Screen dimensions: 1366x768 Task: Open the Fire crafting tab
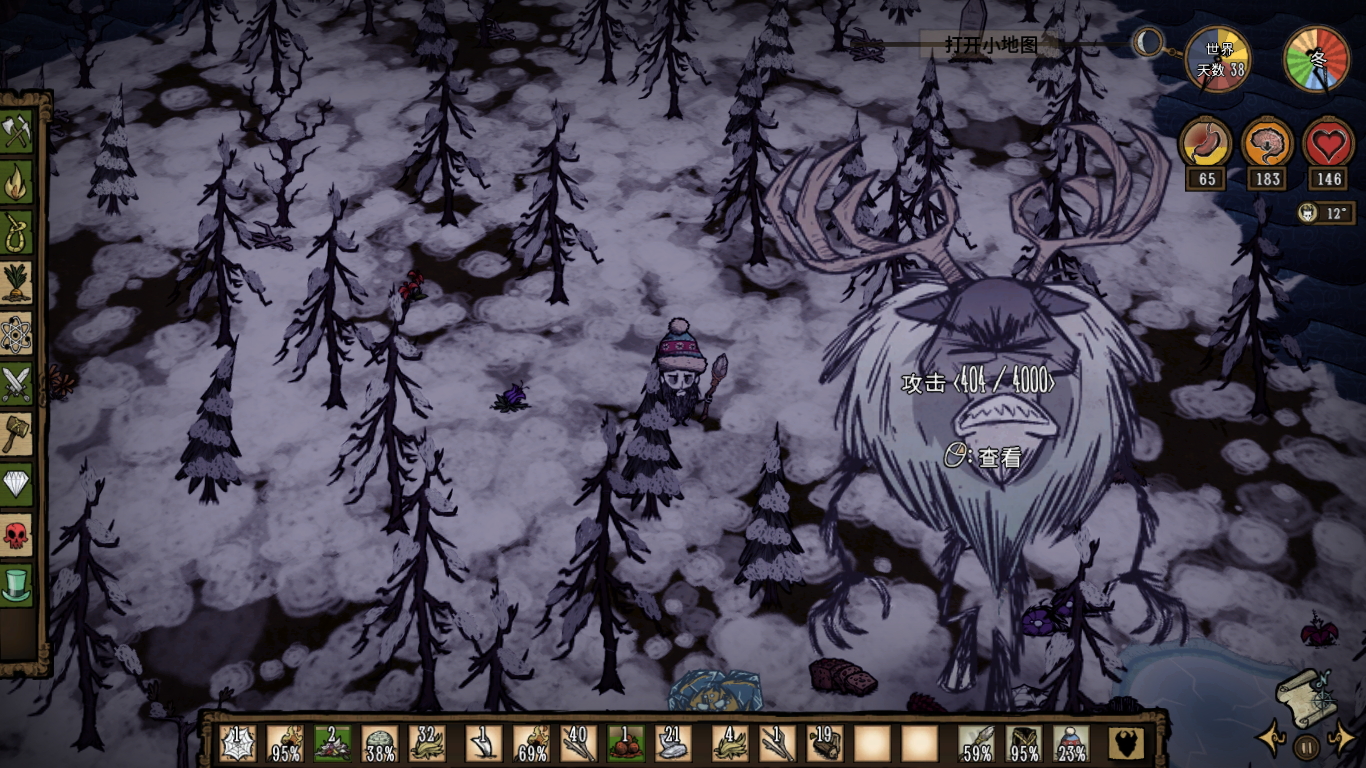[17, 183]
